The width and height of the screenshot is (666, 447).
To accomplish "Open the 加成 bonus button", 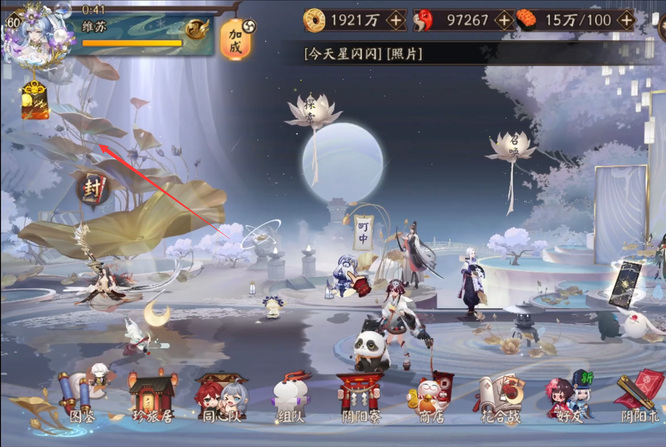I will coord(236,38).
